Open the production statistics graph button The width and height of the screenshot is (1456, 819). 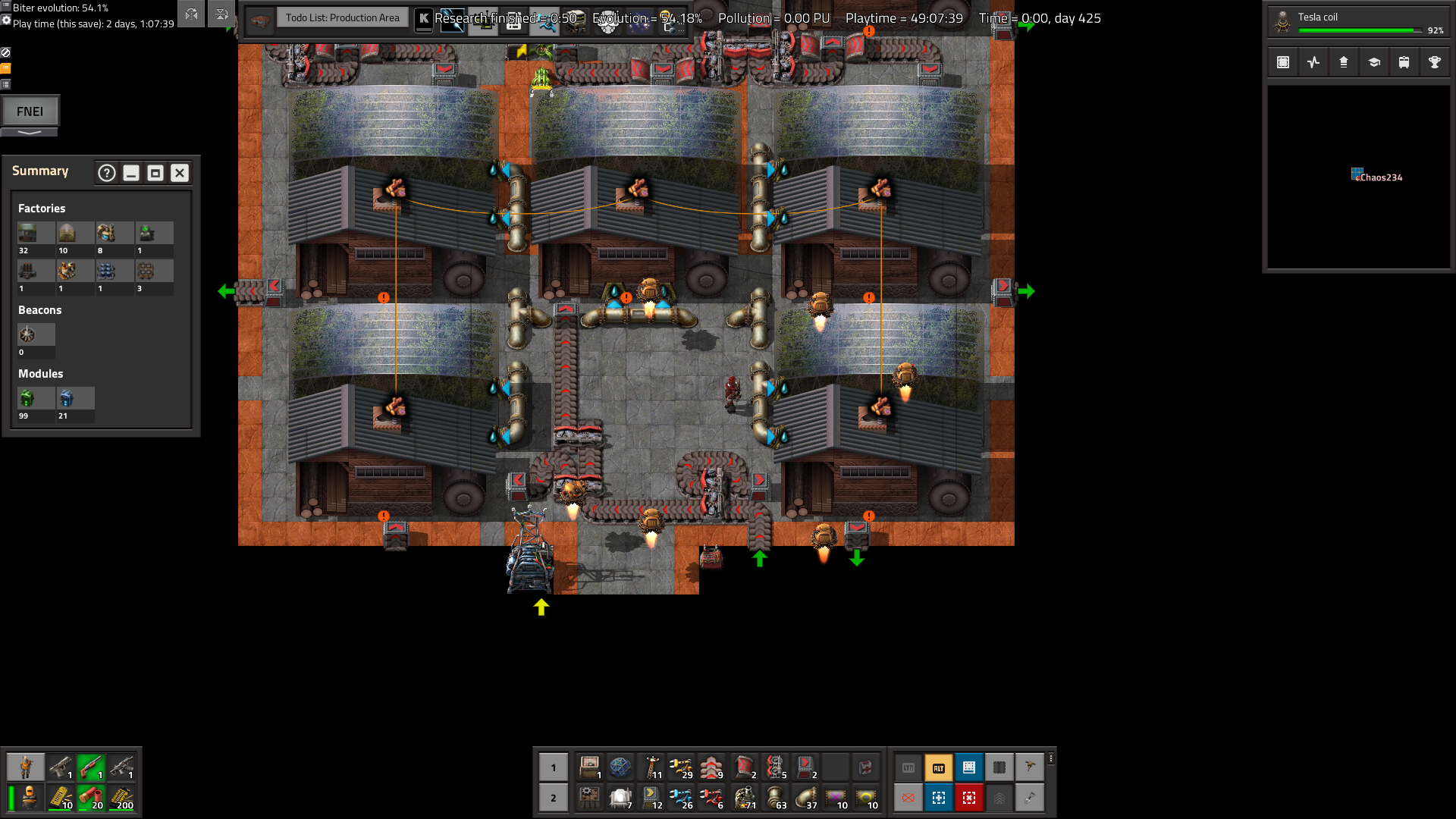[x=1313, y=62]
